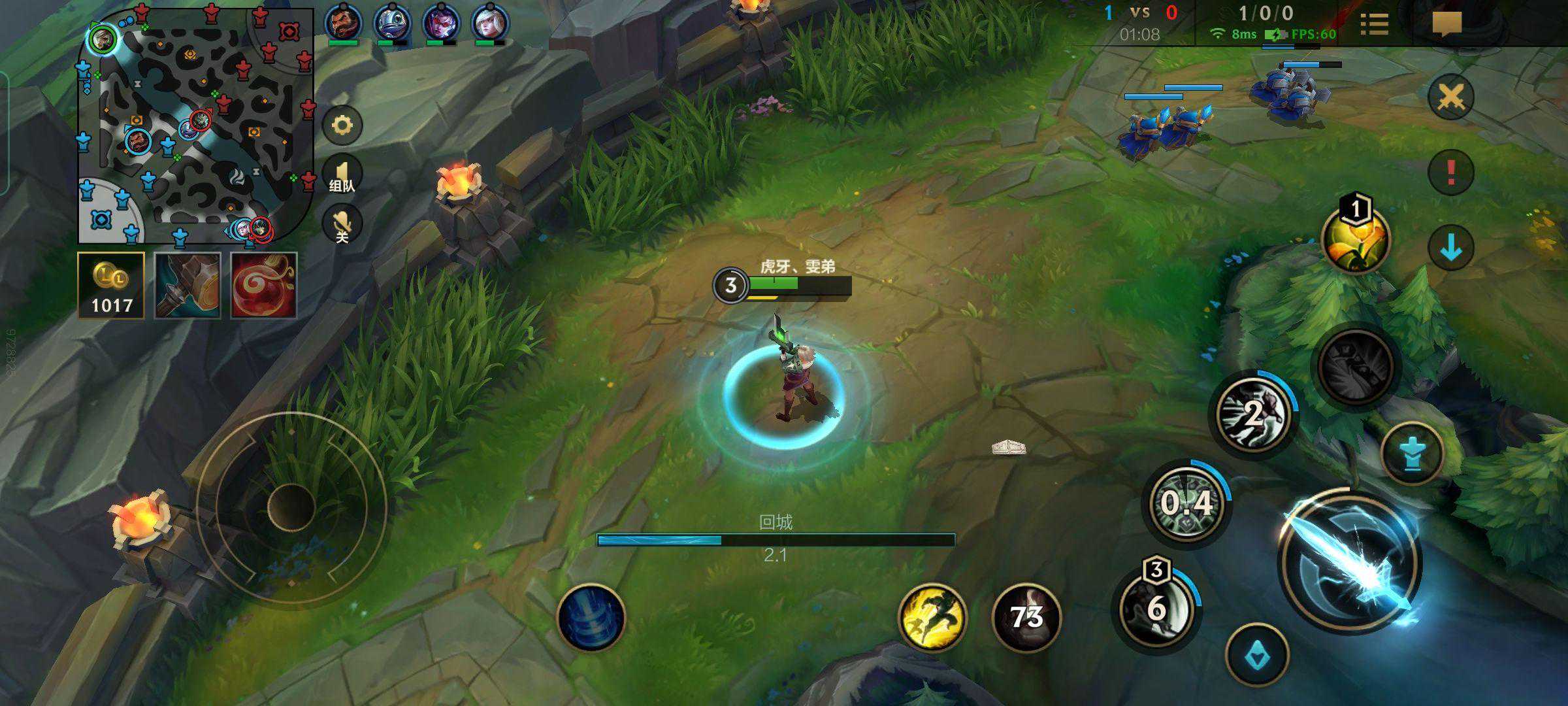Target turrets with the tower button
The height and width of the screenshot is (706, 1568).
(x=1413, y=454)
